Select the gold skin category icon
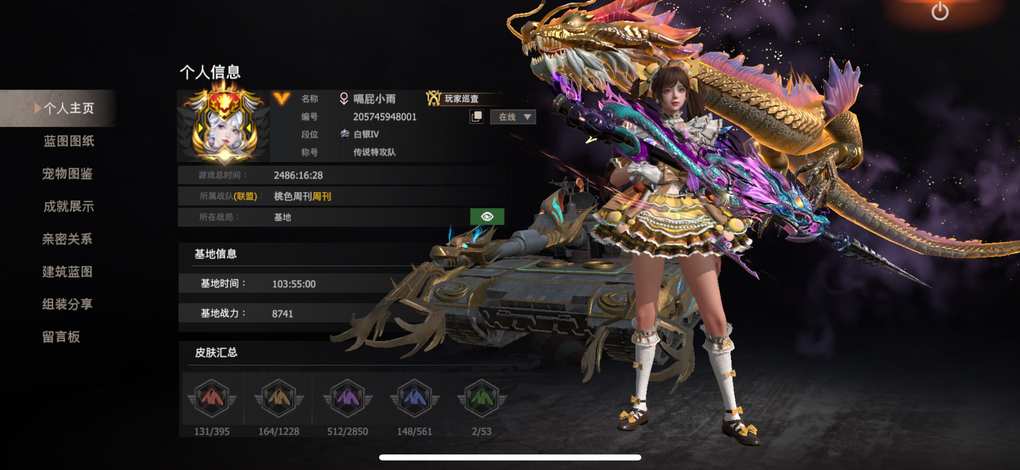 278,398
